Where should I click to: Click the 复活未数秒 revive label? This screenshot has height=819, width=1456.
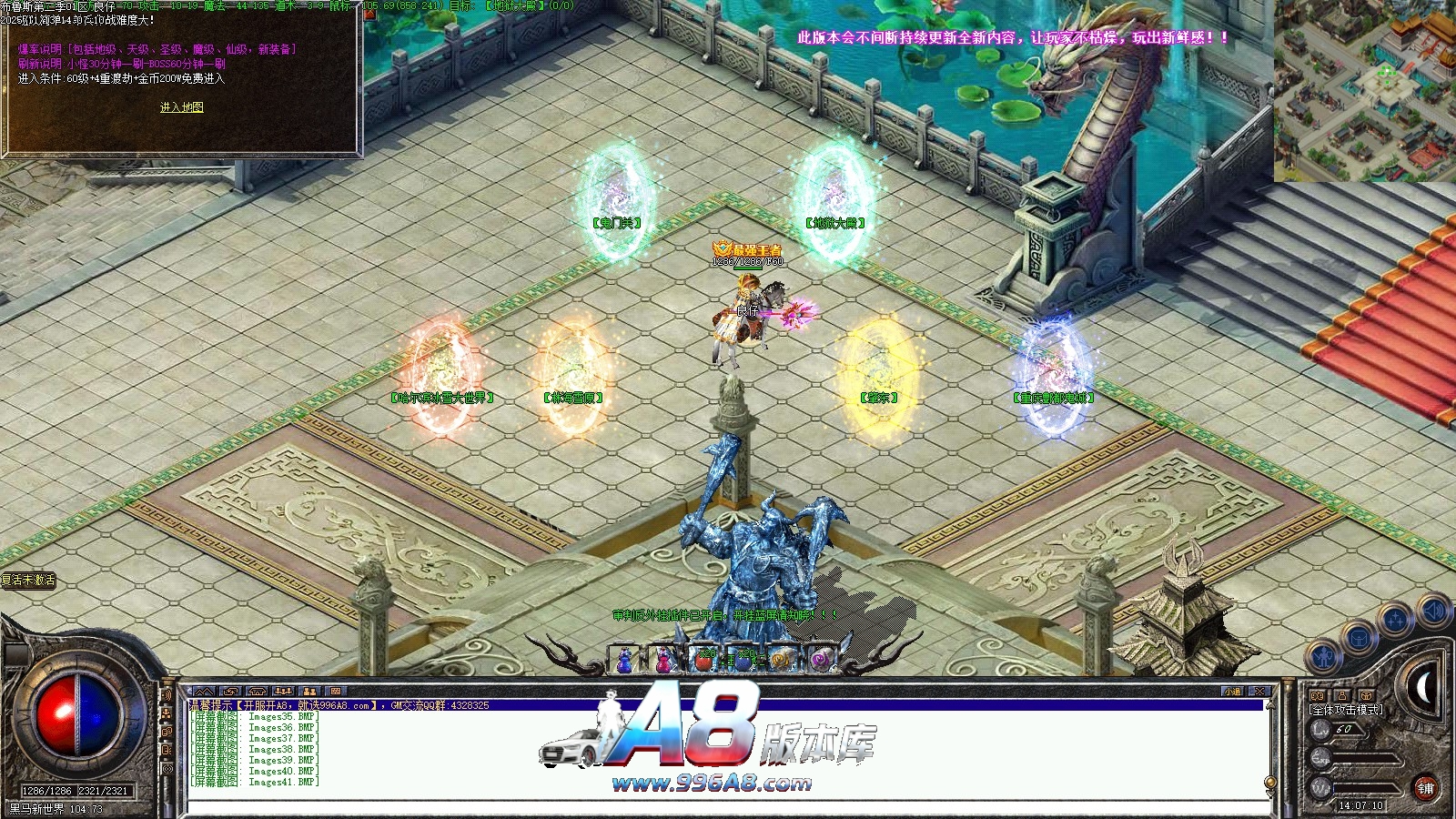coord(29,581)
